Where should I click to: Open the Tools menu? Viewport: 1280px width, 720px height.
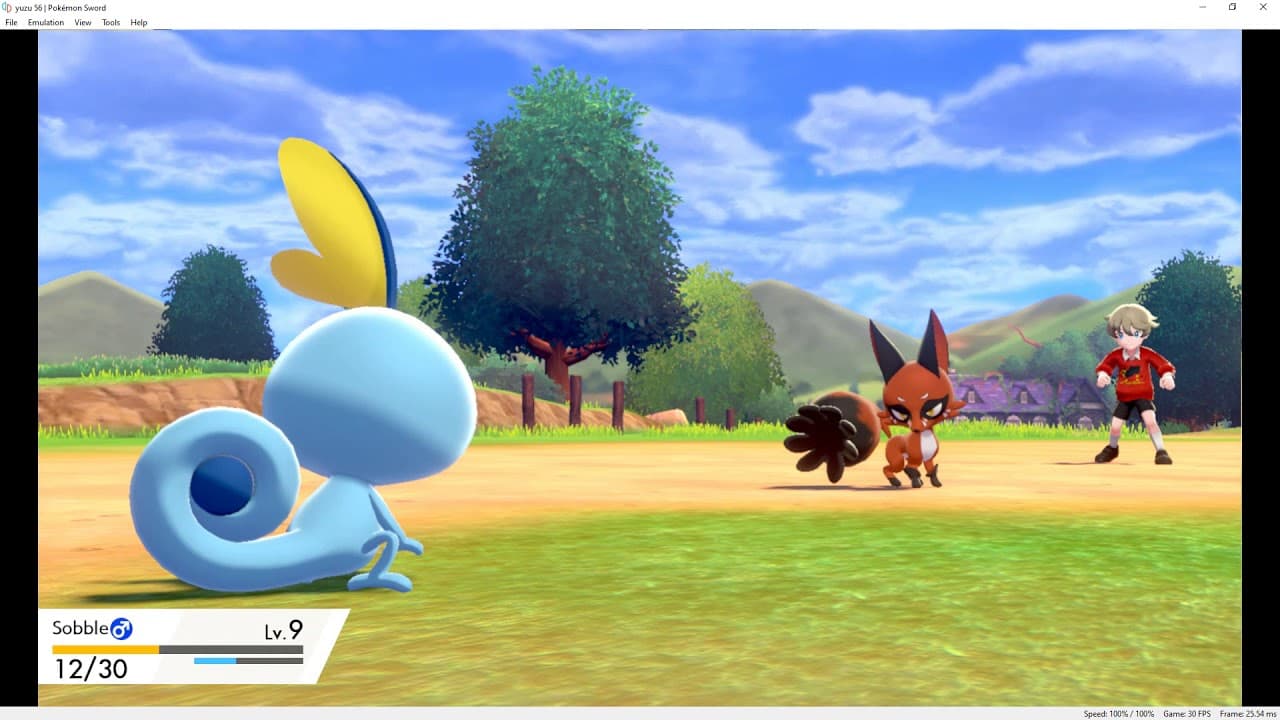(x=110, y=22)
